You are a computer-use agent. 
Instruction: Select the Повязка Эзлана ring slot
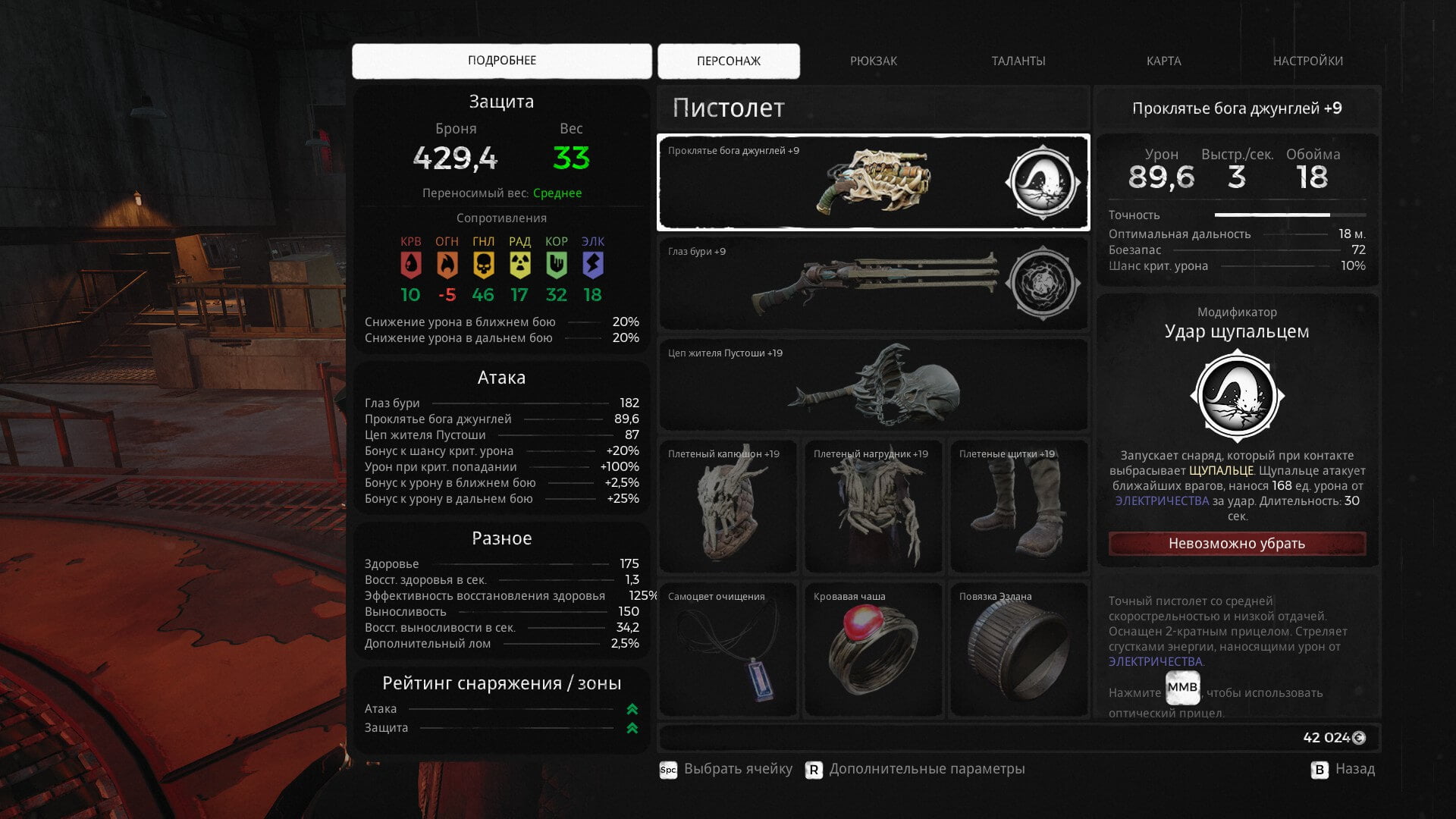(1018, 650)
